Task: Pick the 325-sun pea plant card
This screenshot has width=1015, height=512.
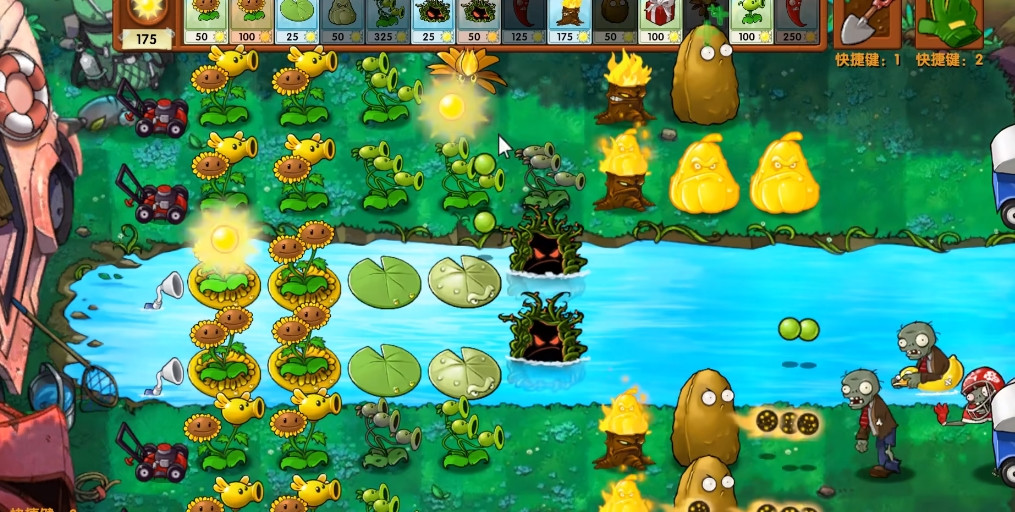Action: (387, 22)
